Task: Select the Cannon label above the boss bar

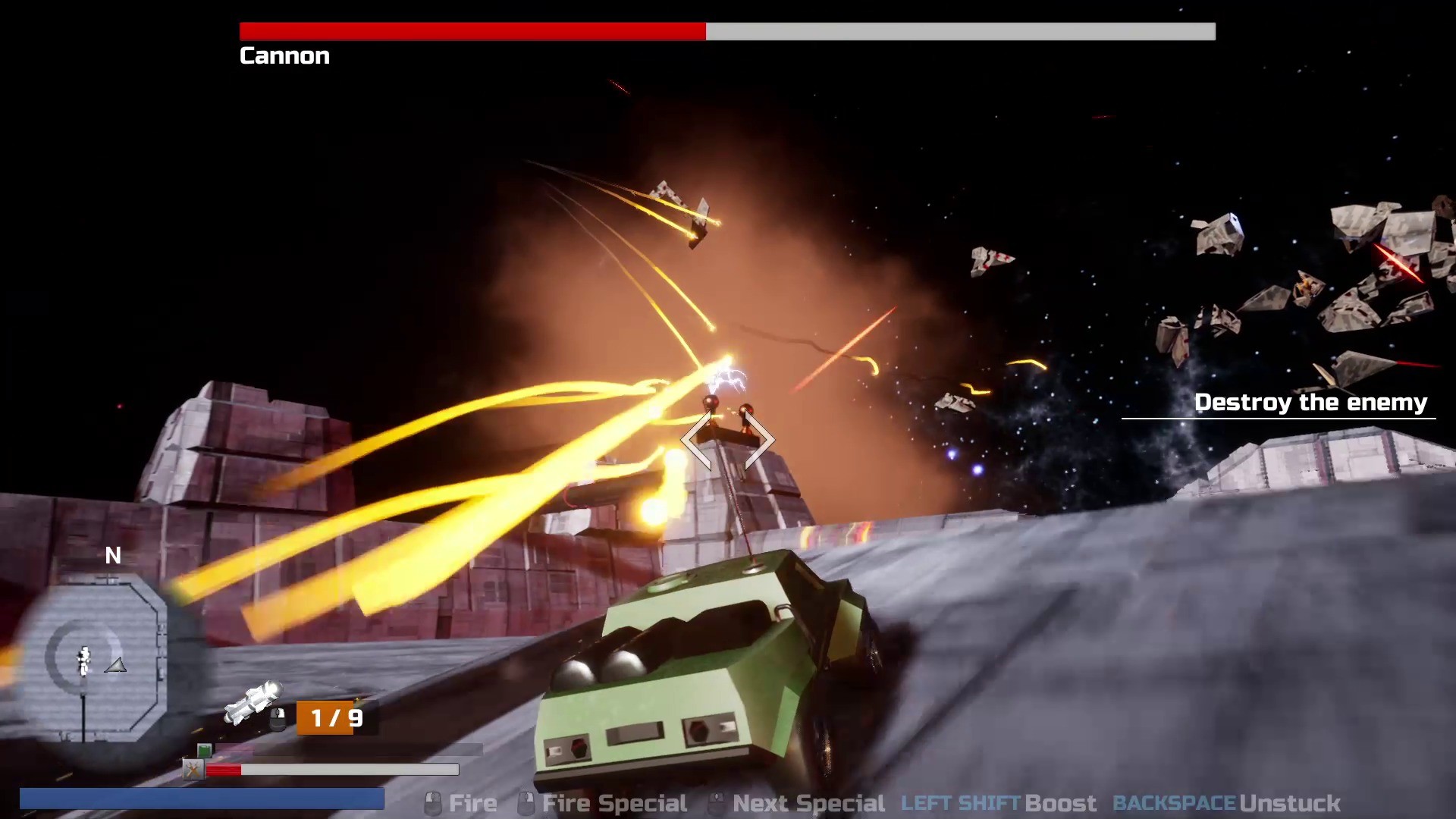Action: point(284,55)
